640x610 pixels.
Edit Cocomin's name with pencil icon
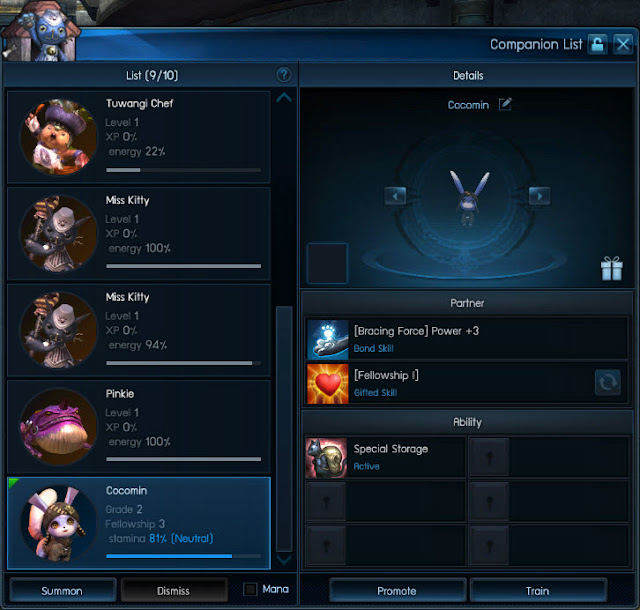pyautogui.click(x=505, y=104)
